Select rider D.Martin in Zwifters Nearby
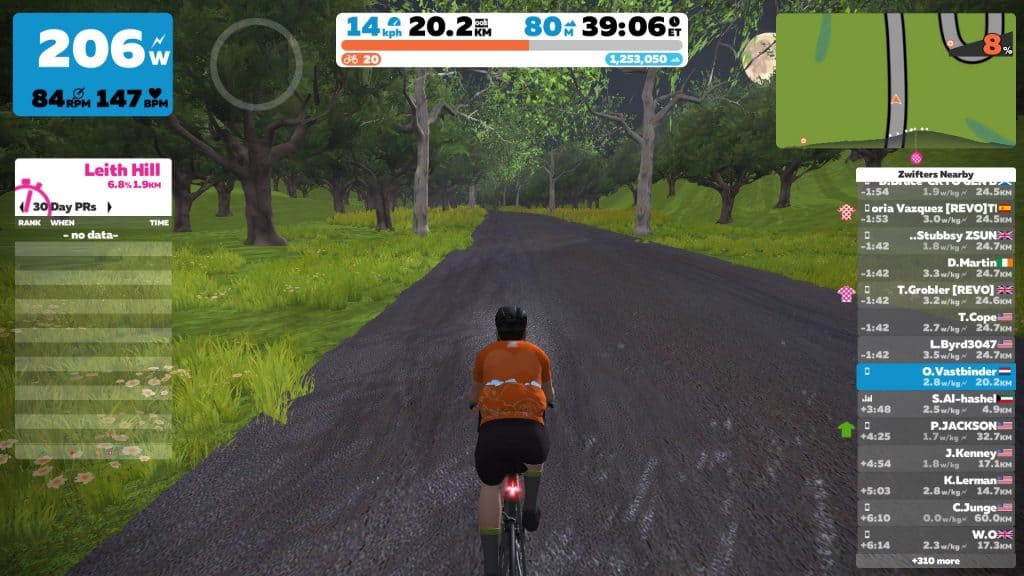This screenshot has width=1024, height=576. pyautogui.click(x=935, y=267)
